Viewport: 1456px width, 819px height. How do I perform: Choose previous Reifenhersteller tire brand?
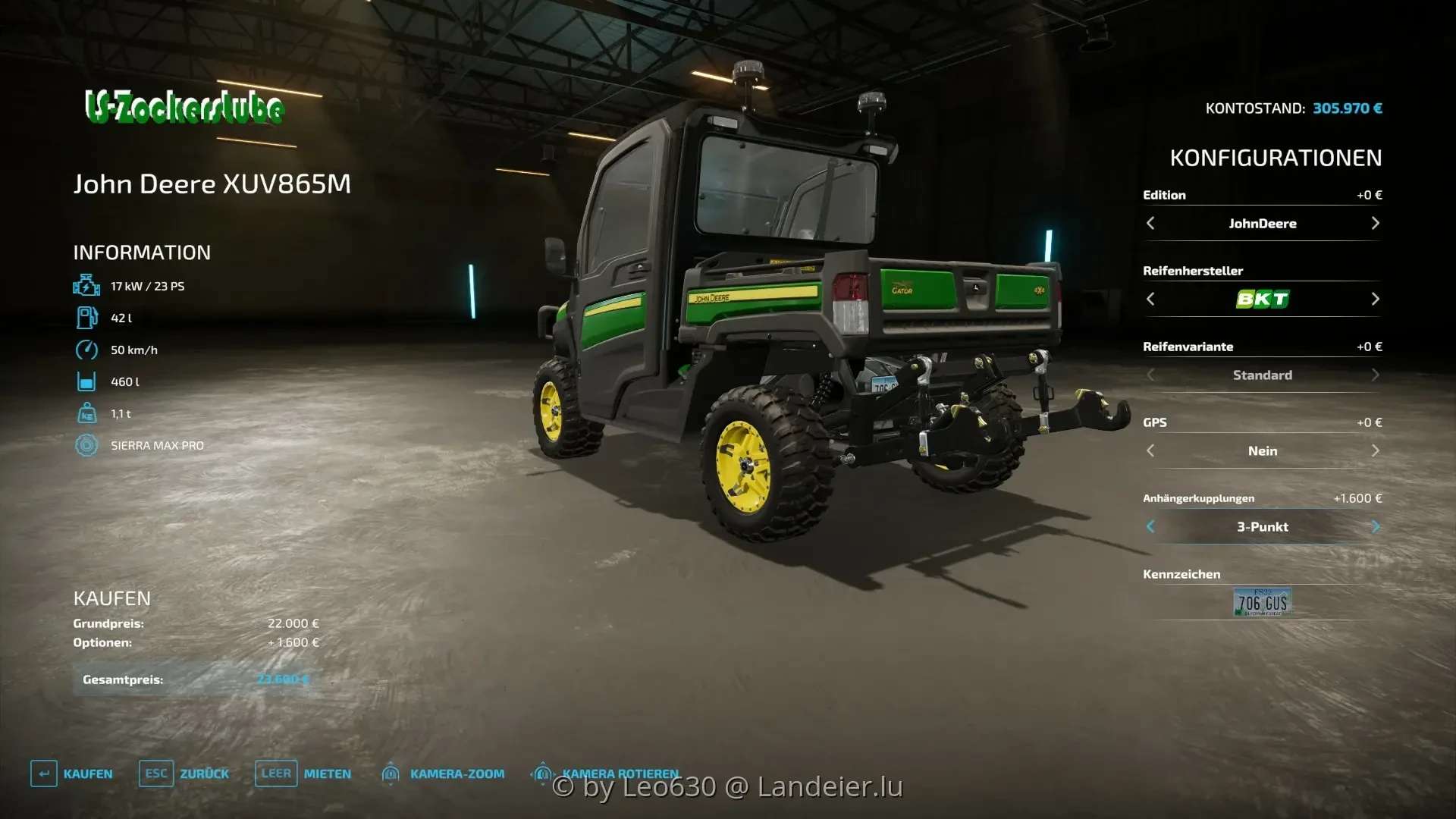point(1150,299)
